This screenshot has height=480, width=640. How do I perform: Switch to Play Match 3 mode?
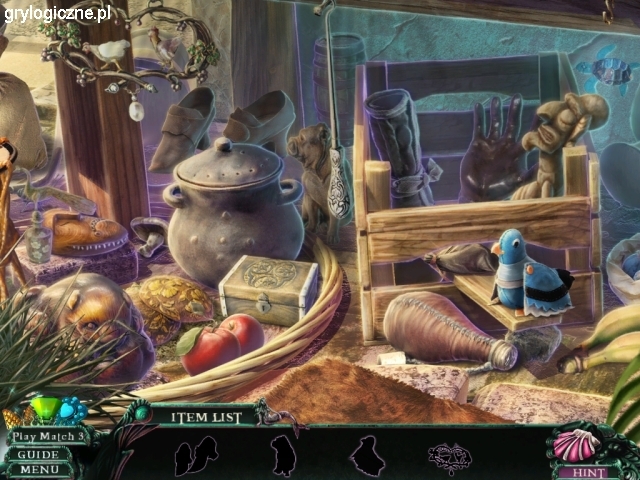47,436
